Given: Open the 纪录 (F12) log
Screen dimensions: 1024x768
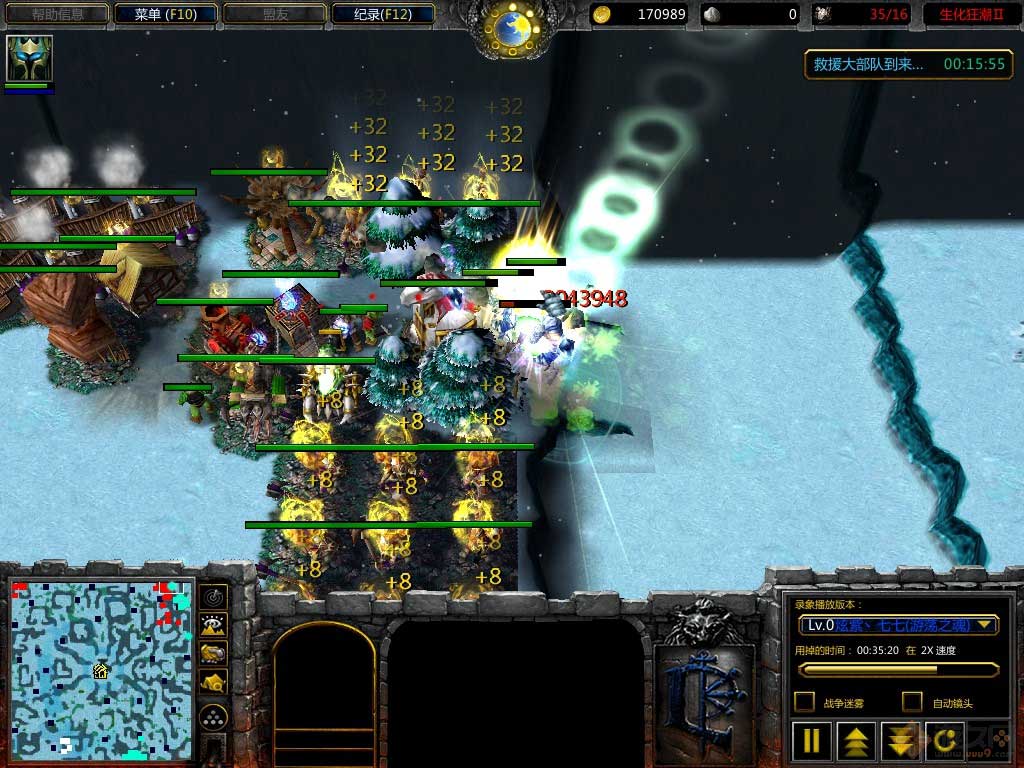Looking at the screenshot, I should [x=383, y=14].
